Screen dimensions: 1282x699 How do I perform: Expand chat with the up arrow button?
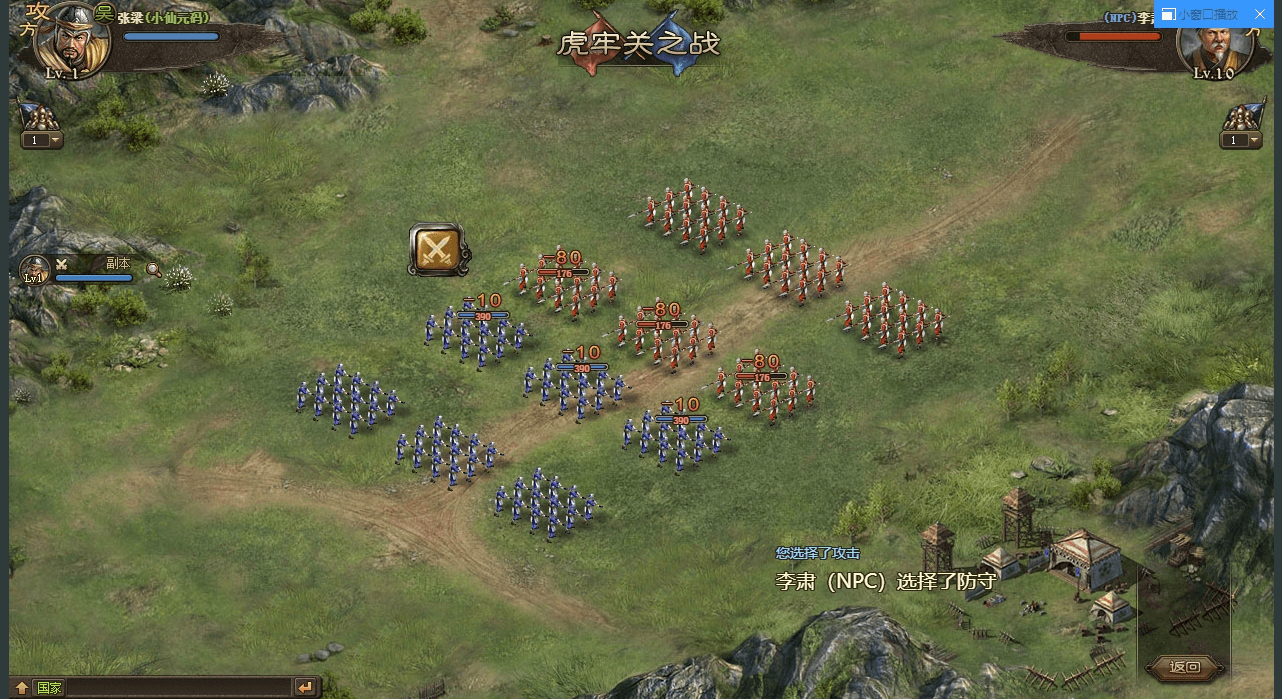21,688
